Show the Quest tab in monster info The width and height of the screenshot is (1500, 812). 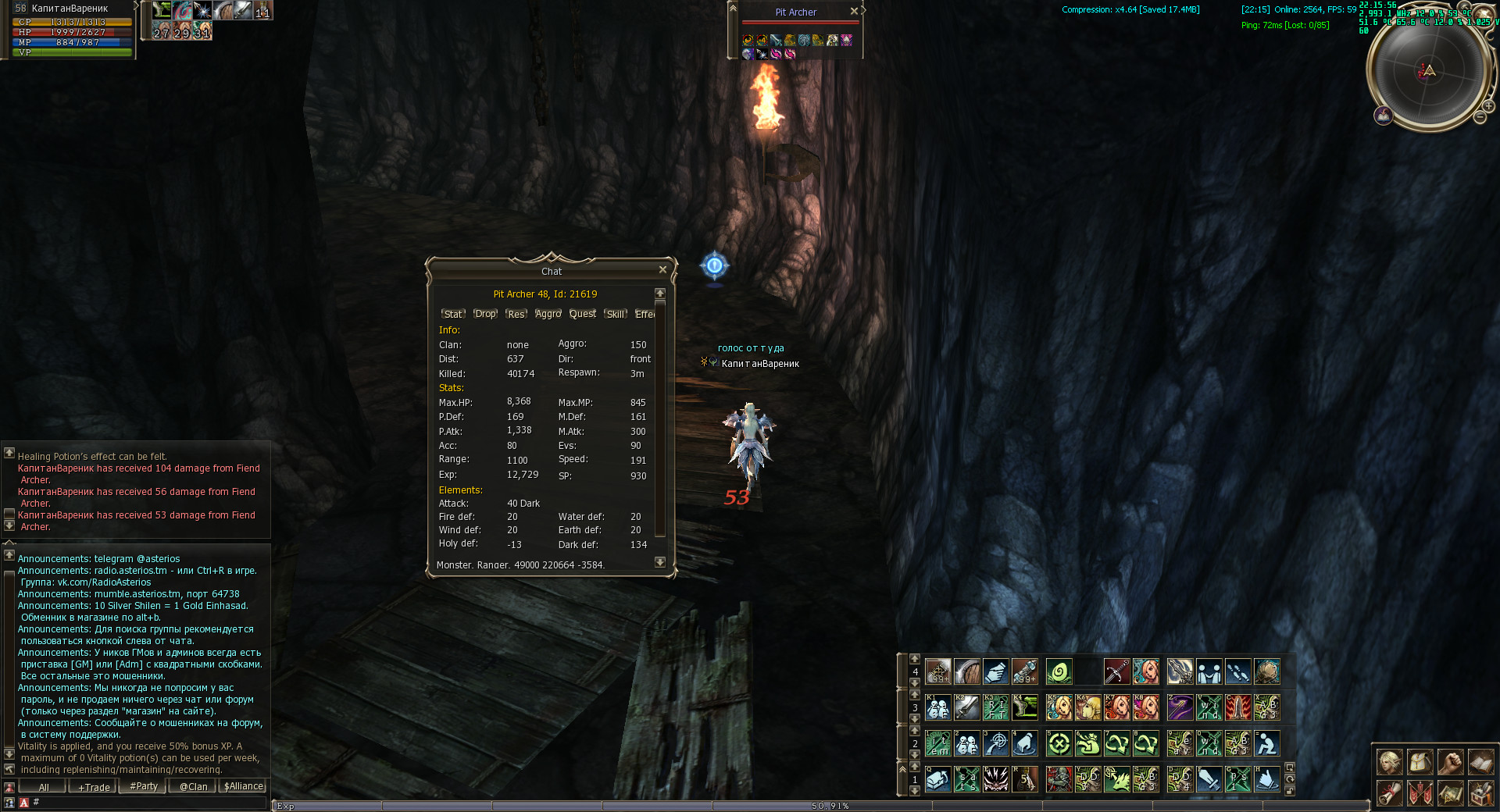point(582,314)
